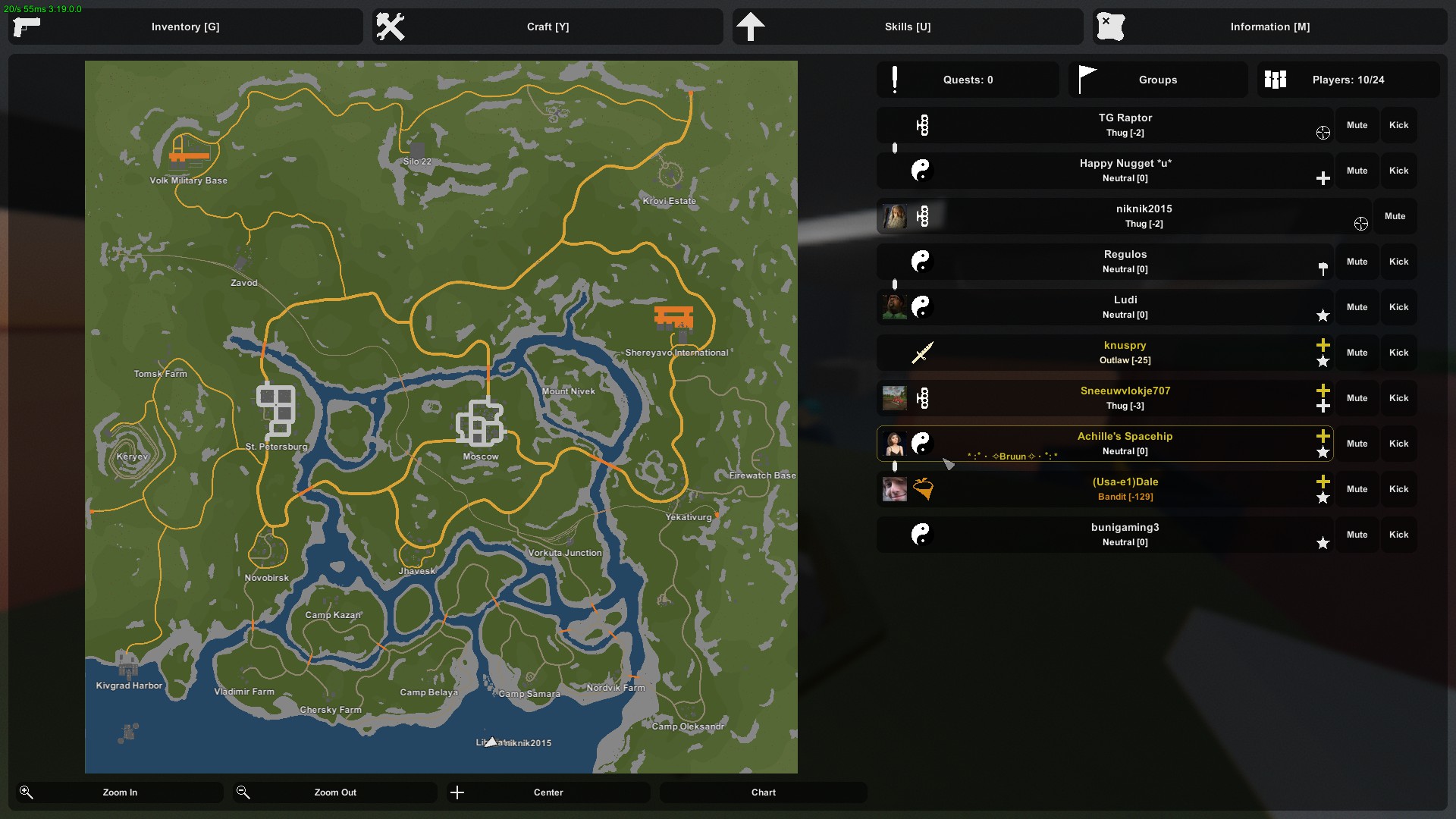Select the Information tab
Viewport: 1456px width, 819px height.
(1269, 27)
